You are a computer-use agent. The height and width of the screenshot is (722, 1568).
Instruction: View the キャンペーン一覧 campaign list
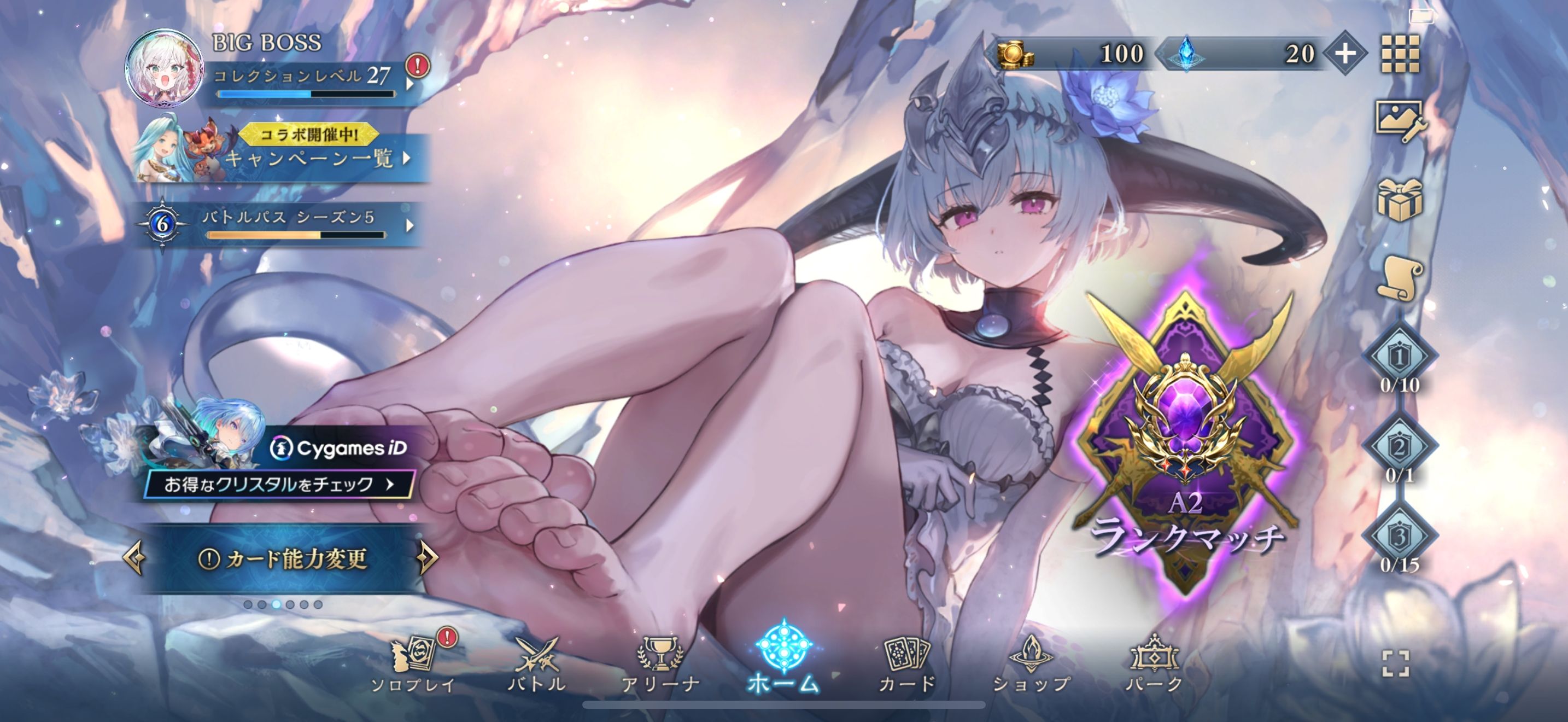tap(311, 158)
